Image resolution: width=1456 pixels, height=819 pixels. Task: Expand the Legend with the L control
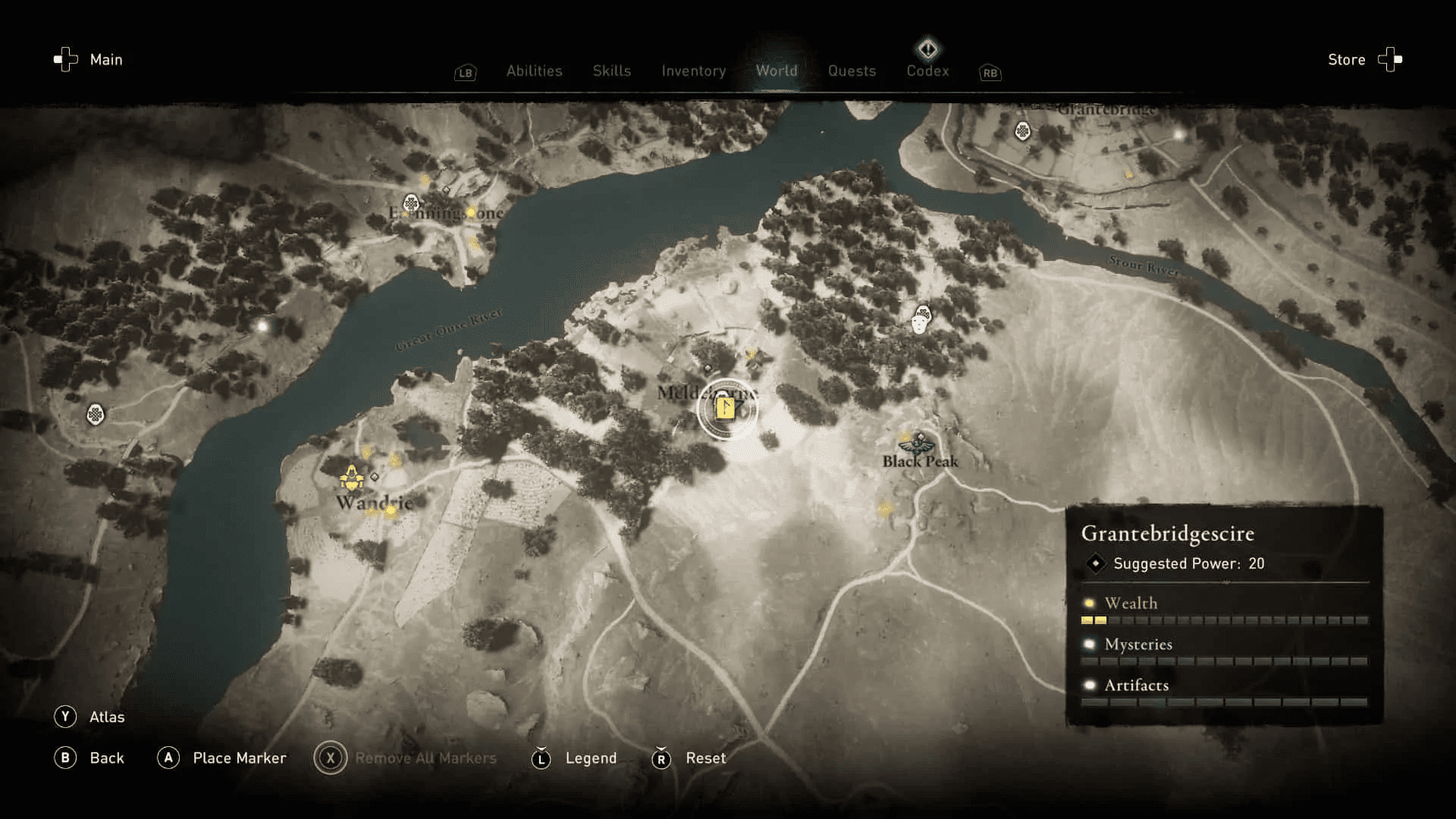pos(541,758)
